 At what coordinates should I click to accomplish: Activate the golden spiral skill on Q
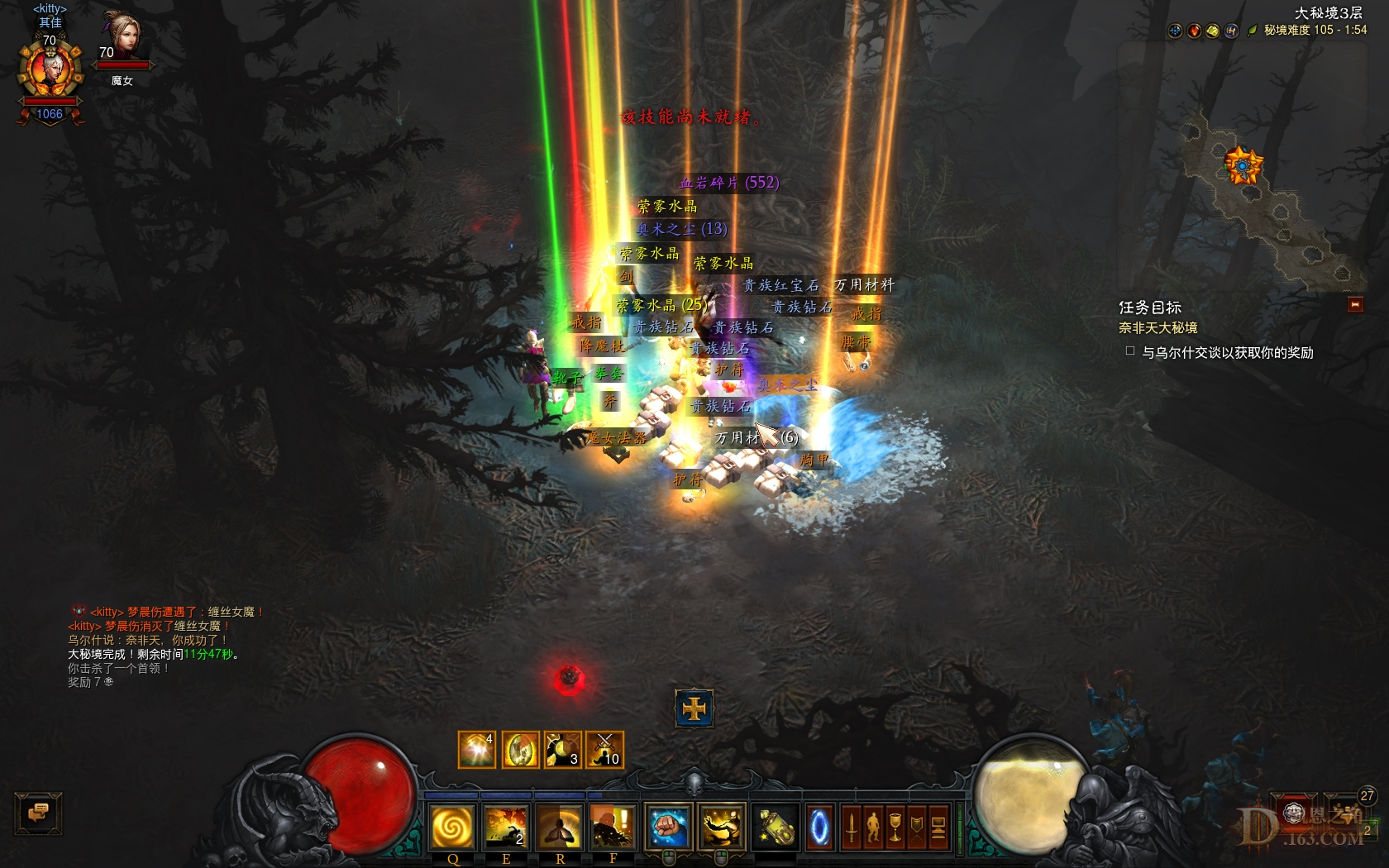coord(452,827)
